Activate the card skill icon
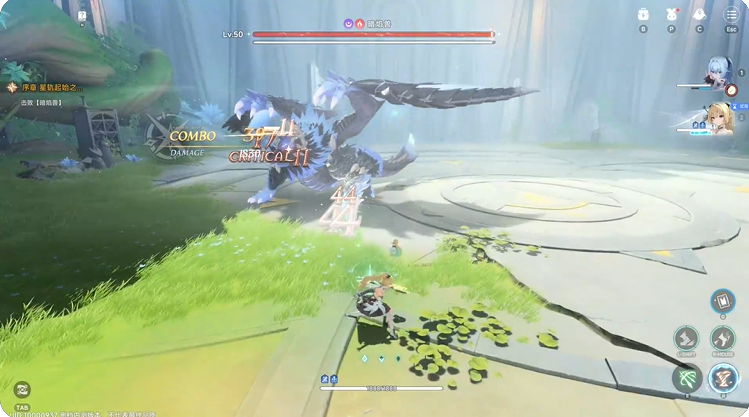Screen dimensions: 749x417 click(722, 302)
